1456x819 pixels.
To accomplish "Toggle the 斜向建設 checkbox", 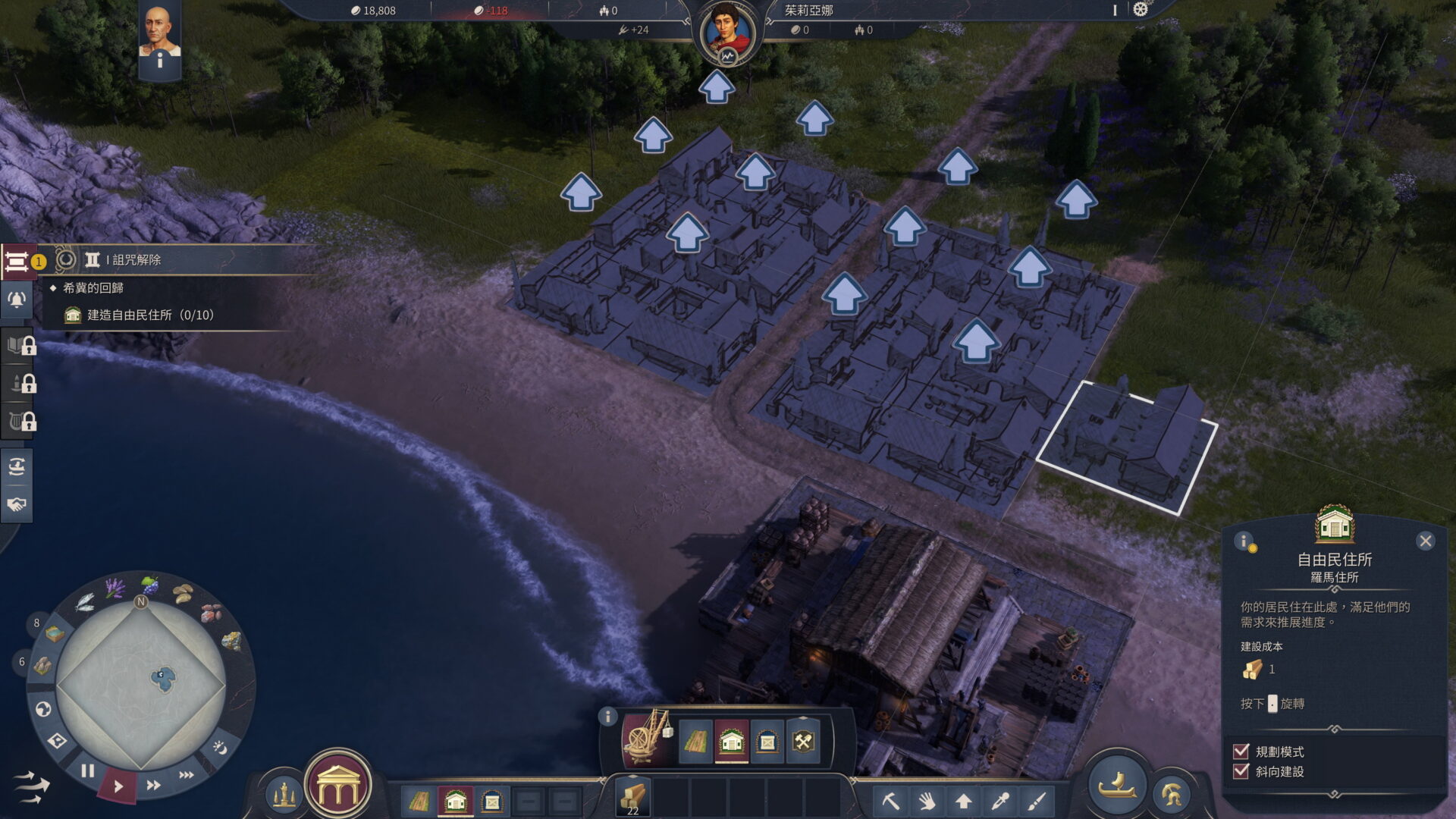I will 1241,771.
